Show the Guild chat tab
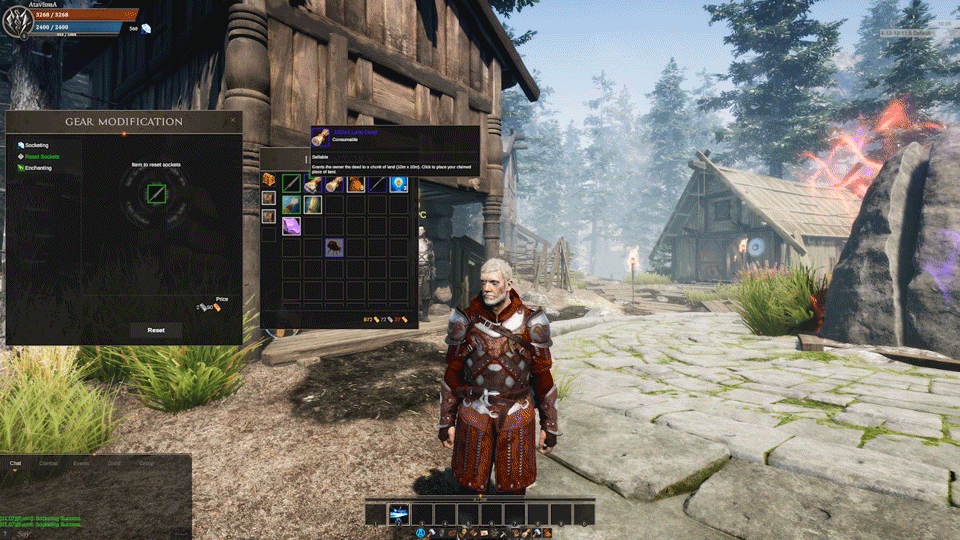This screenshot has width=960, height=540. 114,464
